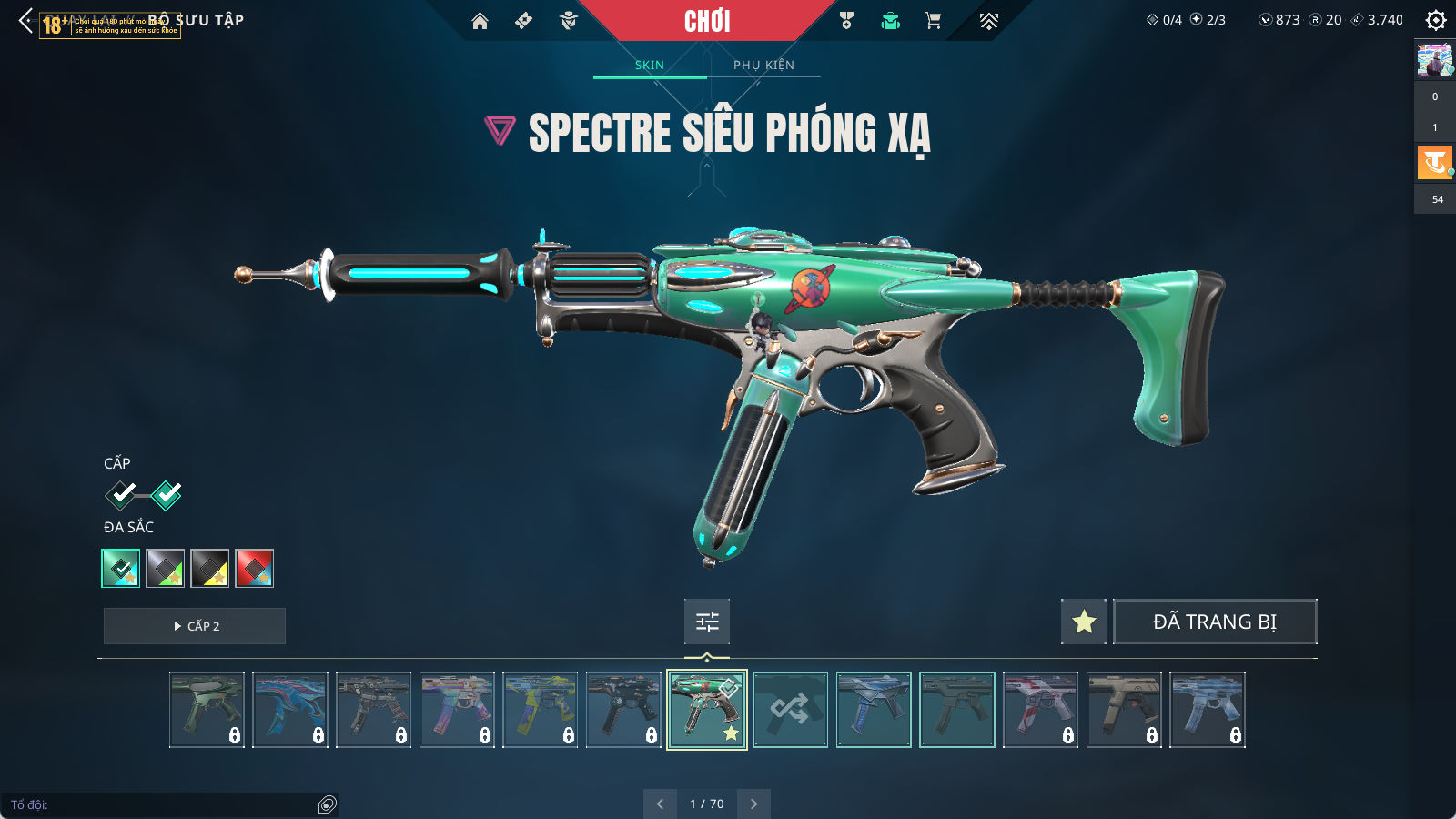
Task: Play the CẤP 2 level preview
Action: coord(195,626)
